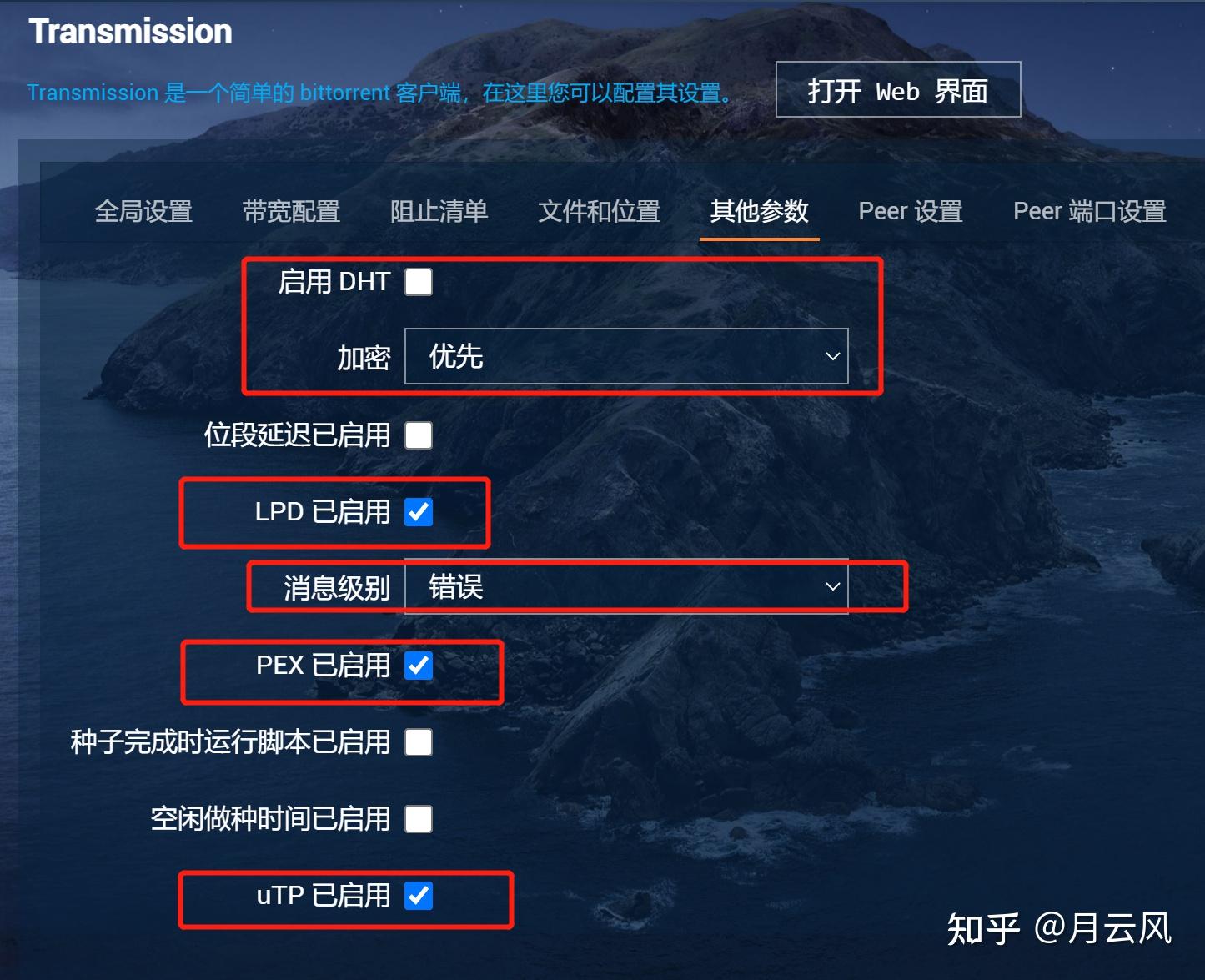This screenshot has width=1205, height=980.
Task: Enable 种子完成时运行脚本 checkbox
Action: 418,741
